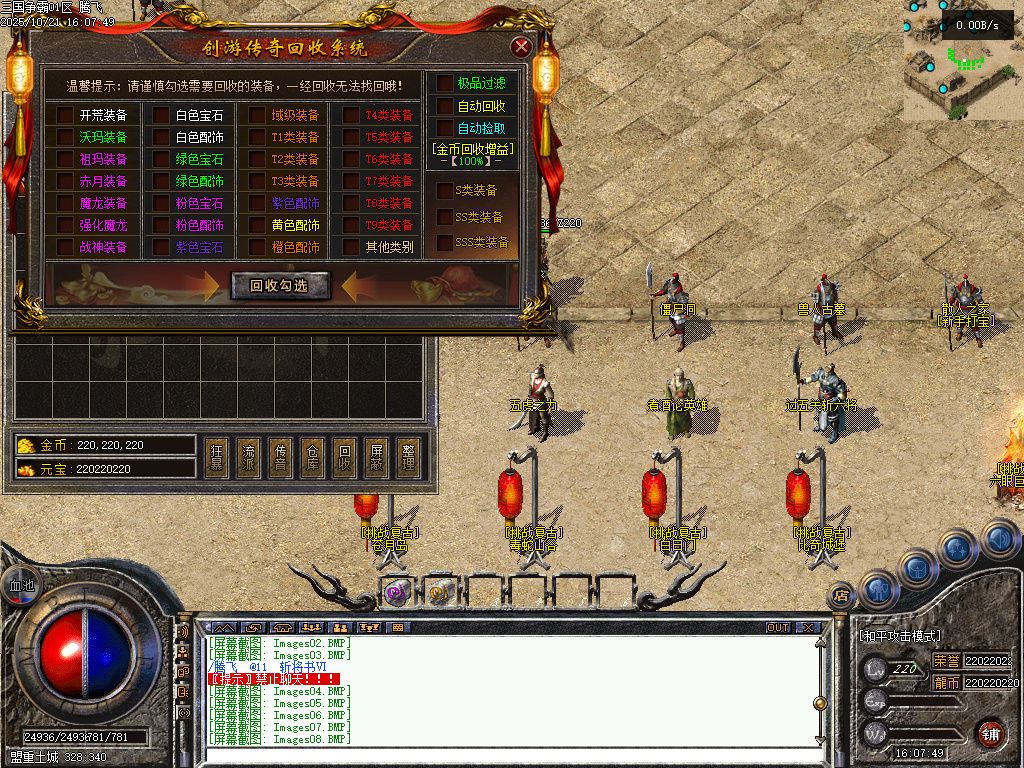Screen dimensions: 1024x768
Task: Open the 传音 button in bag panel
Action: [x=281, y=457]
